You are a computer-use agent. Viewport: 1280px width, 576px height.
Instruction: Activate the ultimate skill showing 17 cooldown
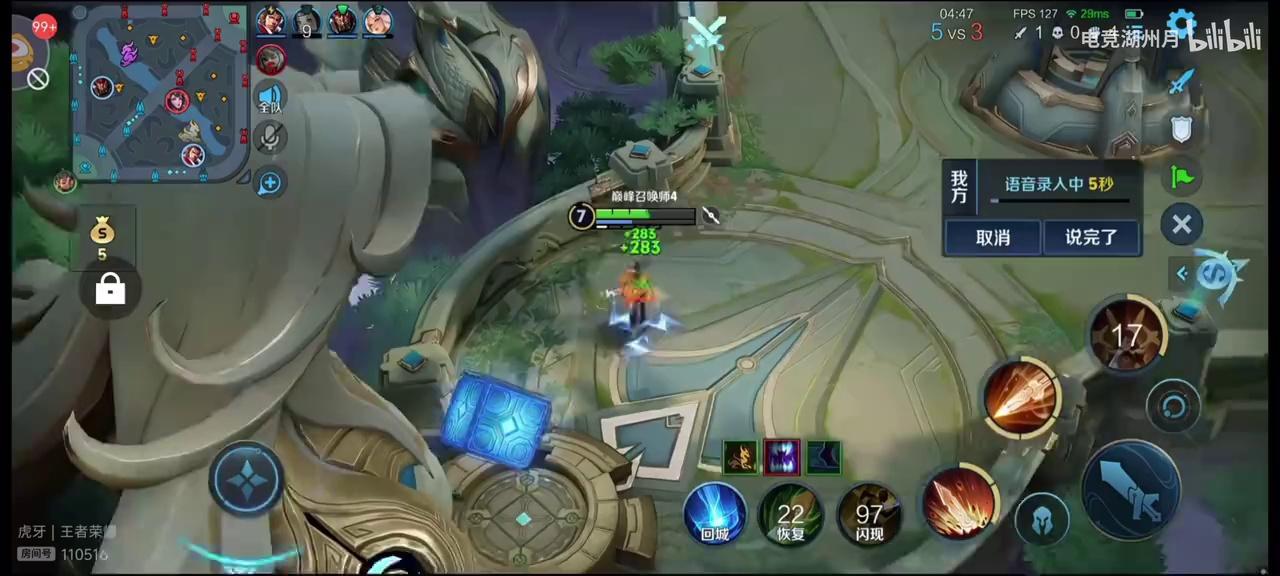click(x=1127, y=335)
